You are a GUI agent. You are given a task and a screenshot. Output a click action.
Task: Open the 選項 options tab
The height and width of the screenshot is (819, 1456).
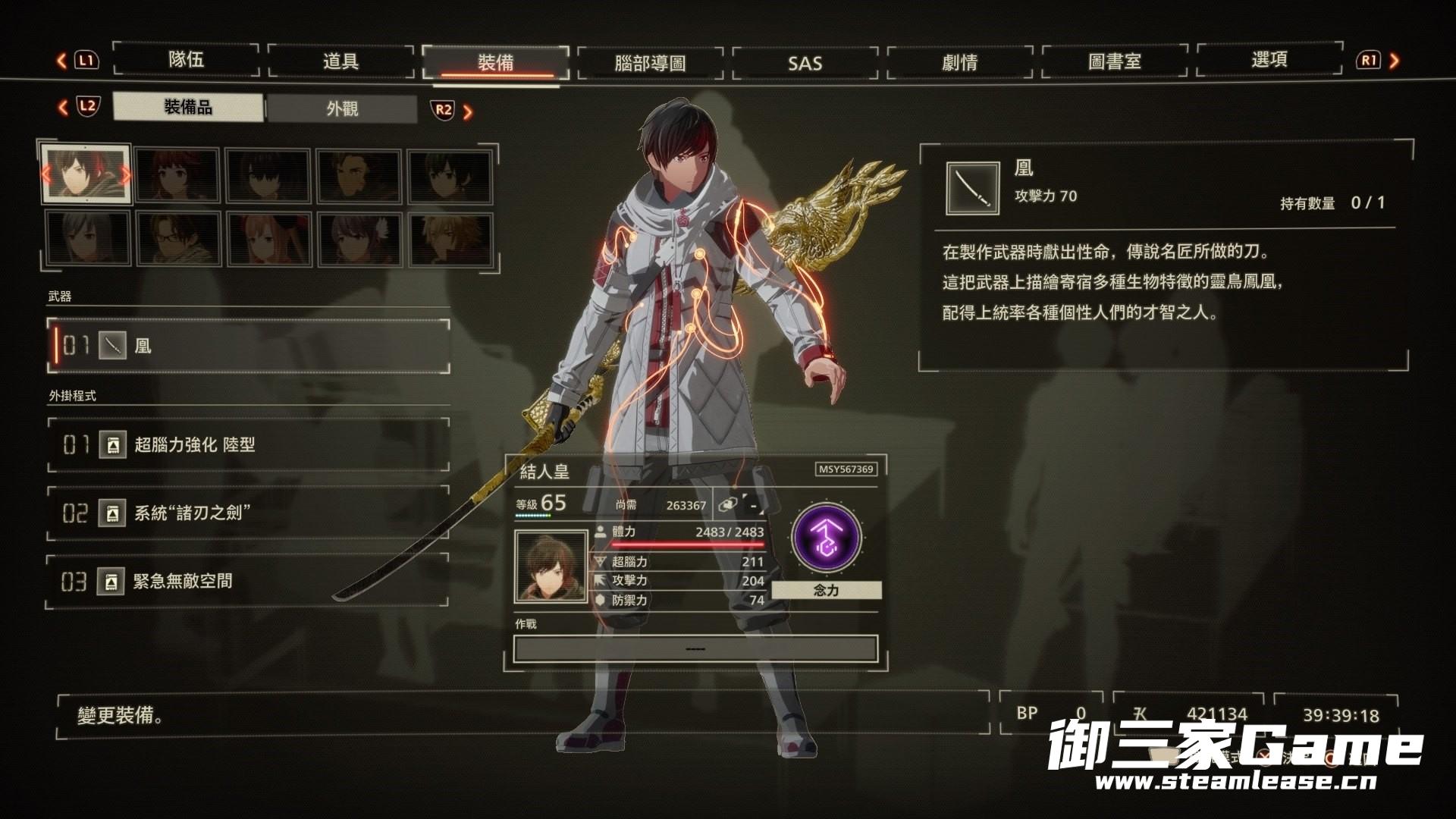1269,60
